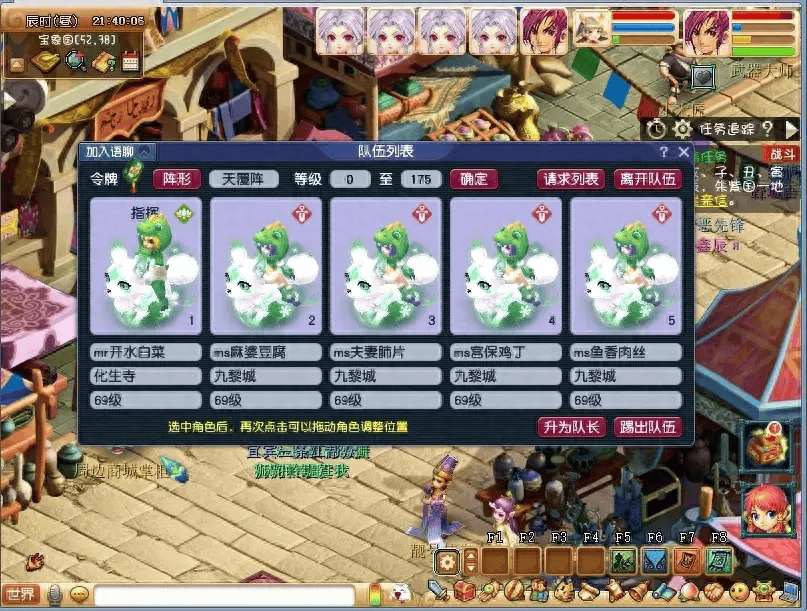Select team member ms麻婆豆腐 card
Viewport: 807px width, 611px height.
(x=266, y=265)
